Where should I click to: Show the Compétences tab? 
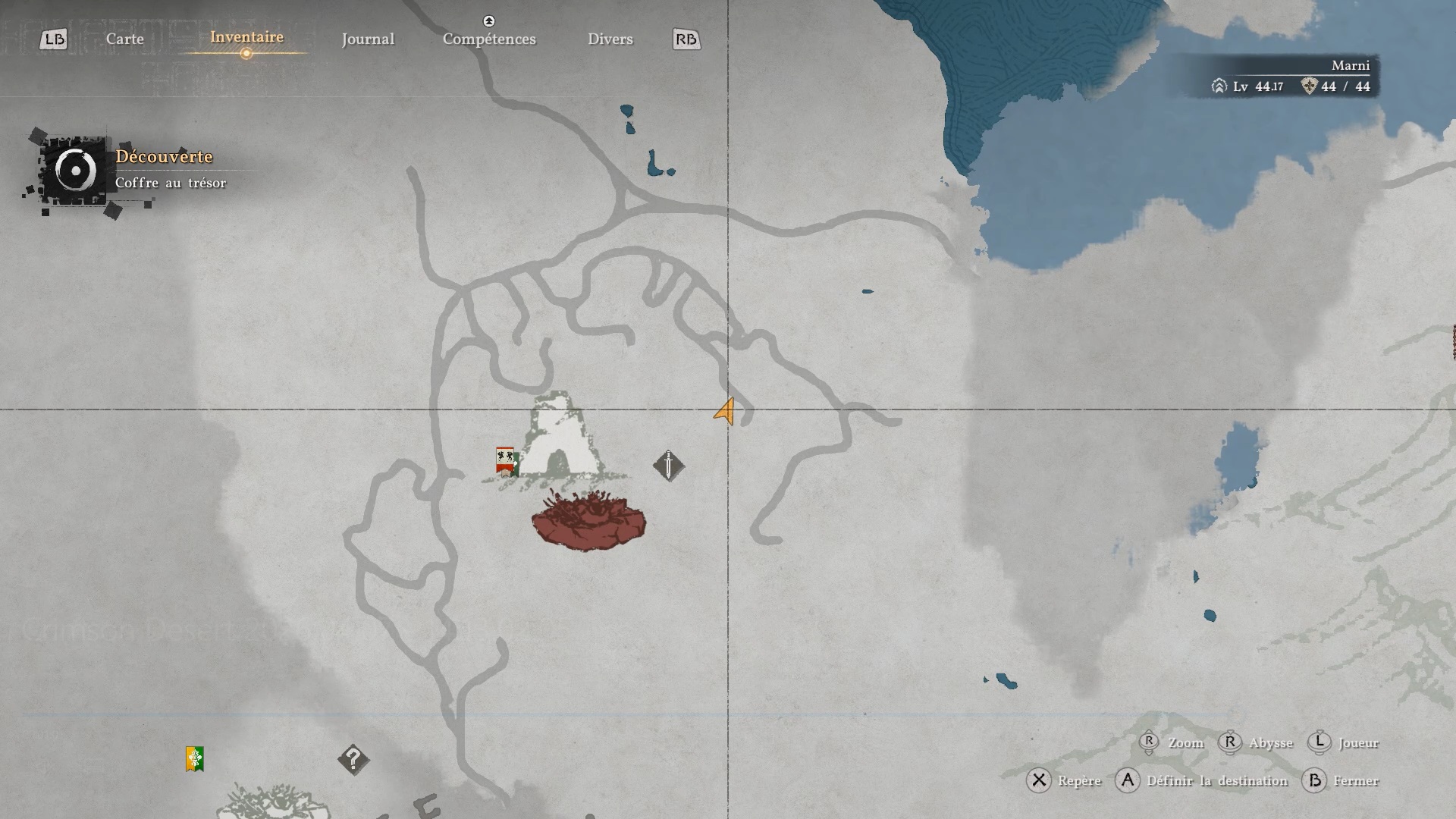coord(489,39)
